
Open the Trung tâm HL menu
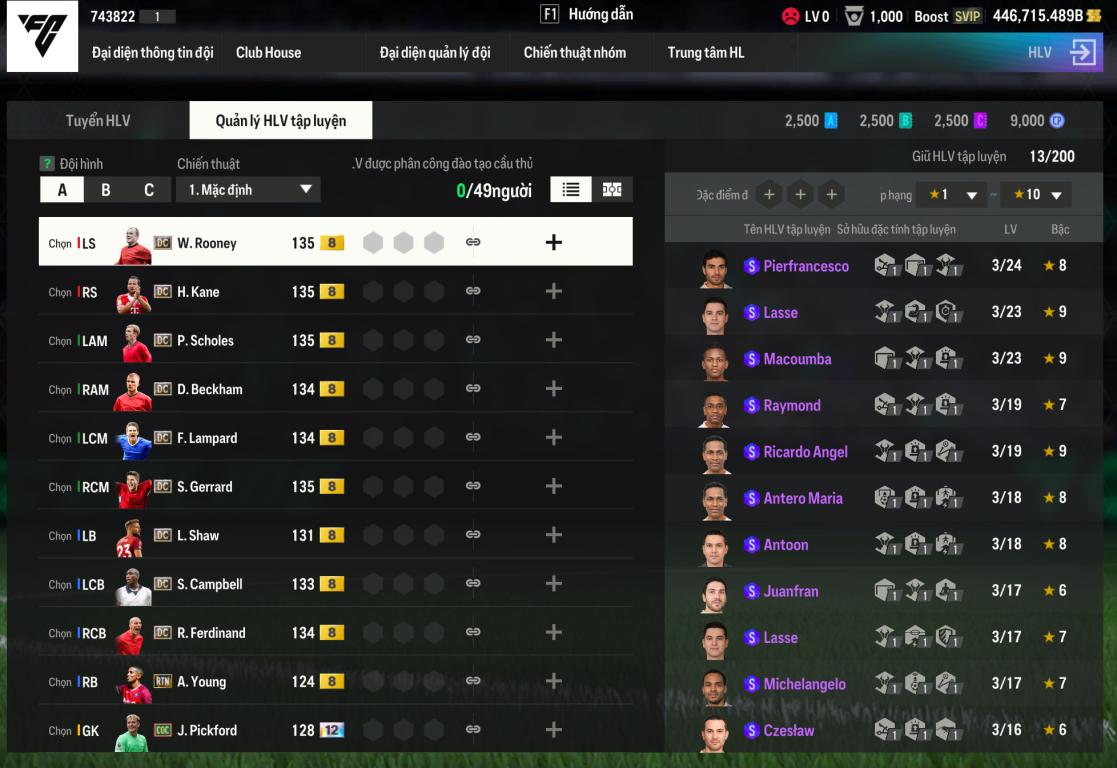click(706, 53)
